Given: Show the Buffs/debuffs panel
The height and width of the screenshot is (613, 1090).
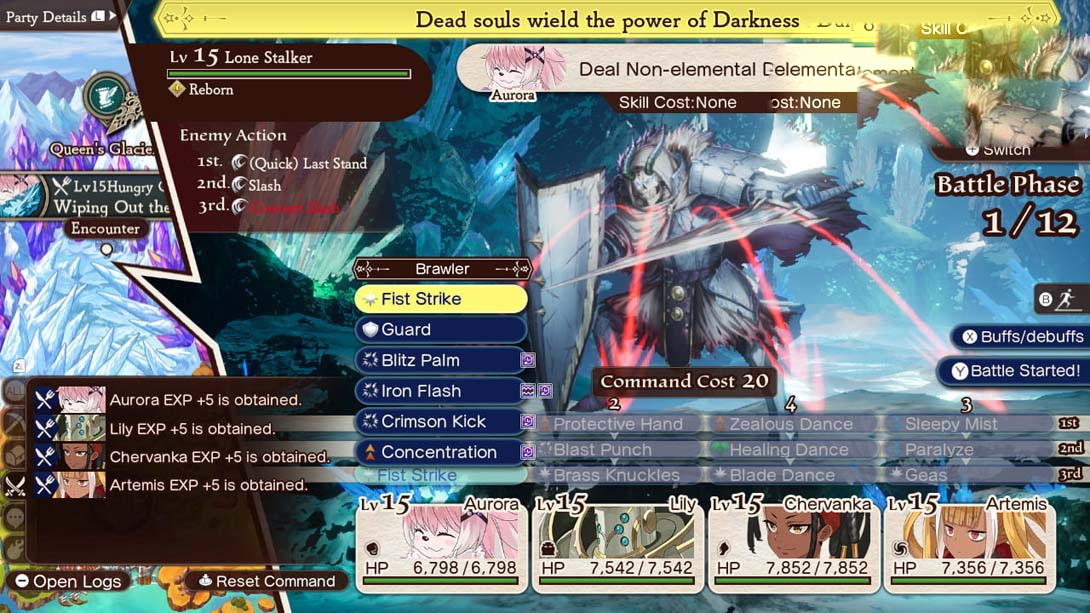Looking at the screenshot, I should point(1021,337).
